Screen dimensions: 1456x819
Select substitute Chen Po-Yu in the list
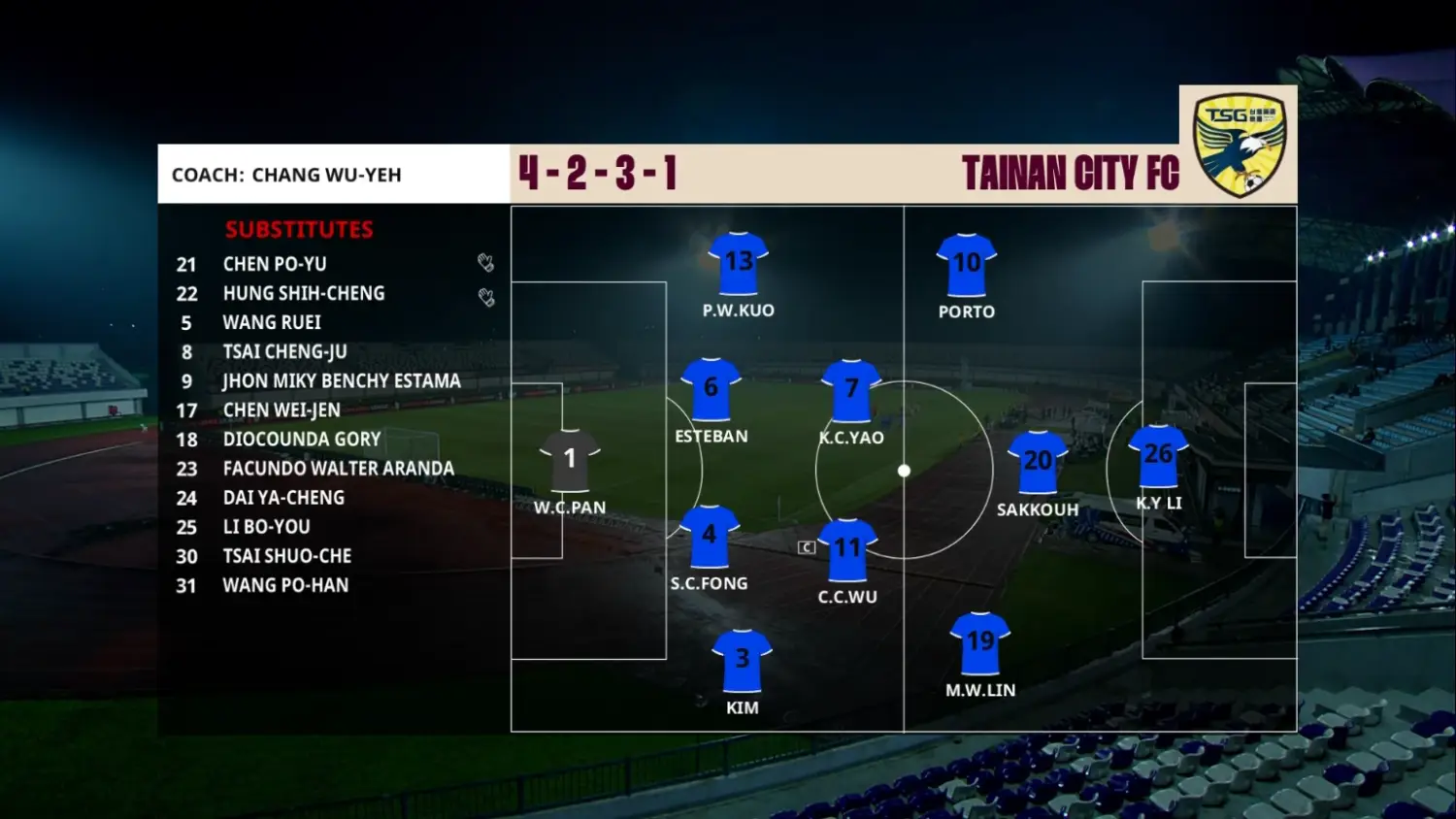(x=275, y=264)
